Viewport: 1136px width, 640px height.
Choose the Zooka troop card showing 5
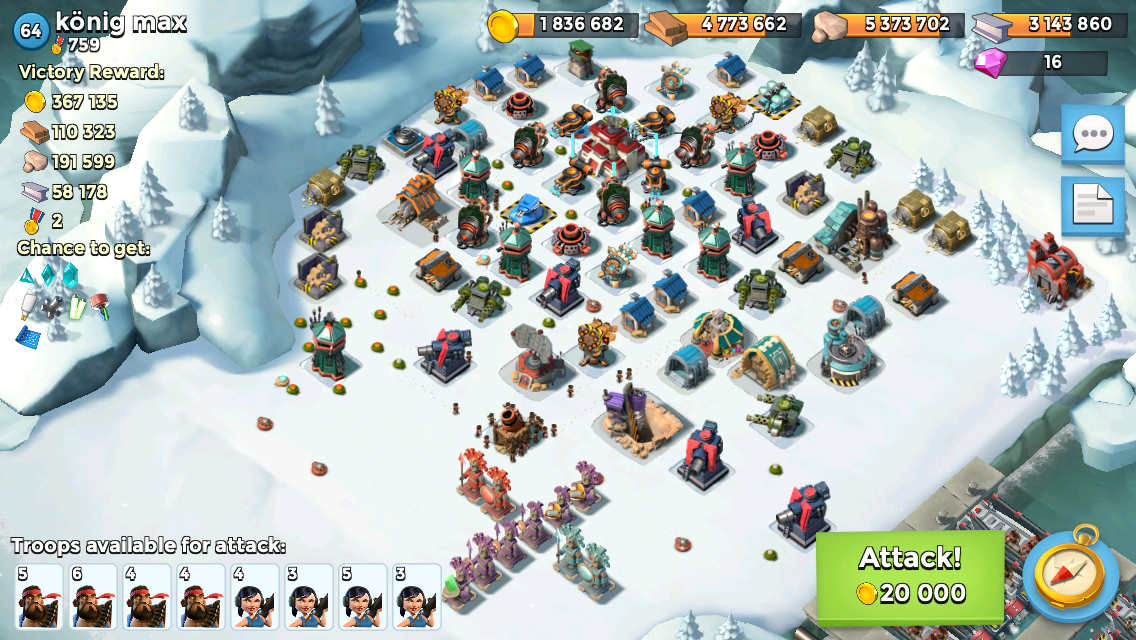click(363, 596)
